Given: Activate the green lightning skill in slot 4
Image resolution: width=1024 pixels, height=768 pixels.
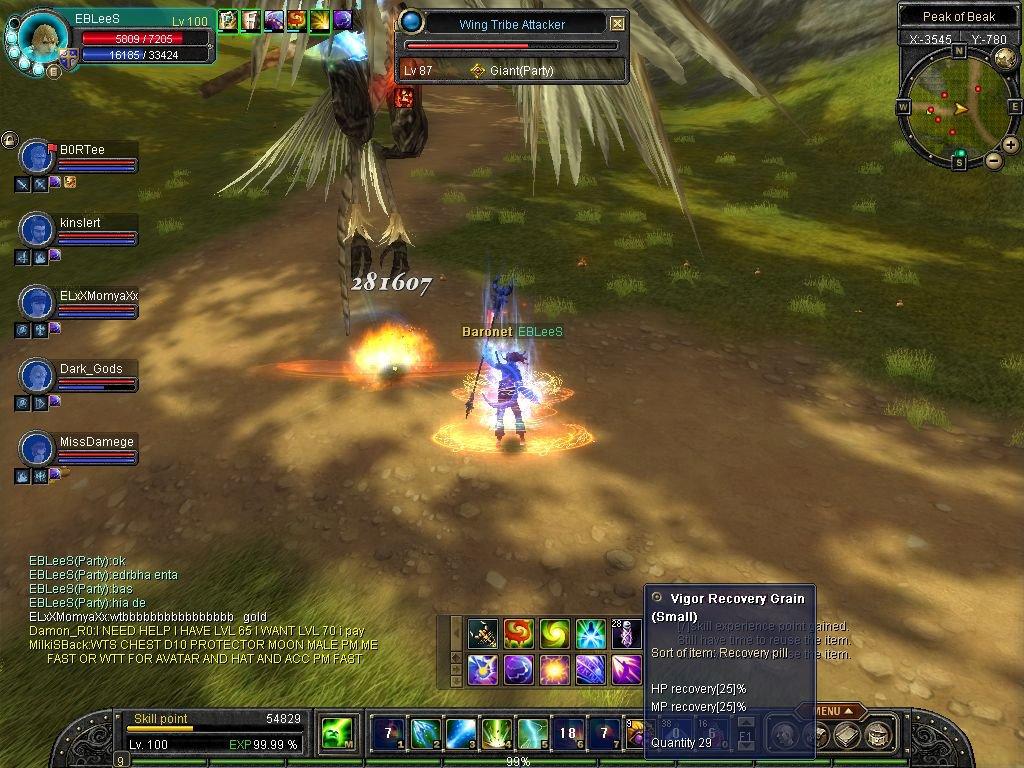Looking at the screenshot, I should coord(496,734).
